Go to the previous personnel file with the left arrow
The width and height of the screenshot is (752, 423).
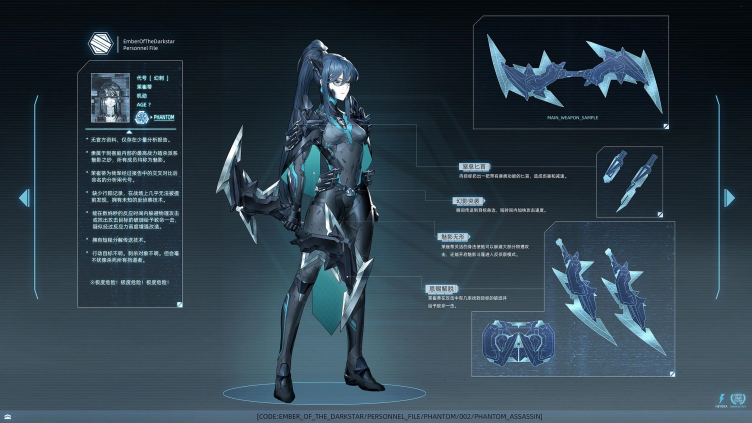click(x=24, y=198)
